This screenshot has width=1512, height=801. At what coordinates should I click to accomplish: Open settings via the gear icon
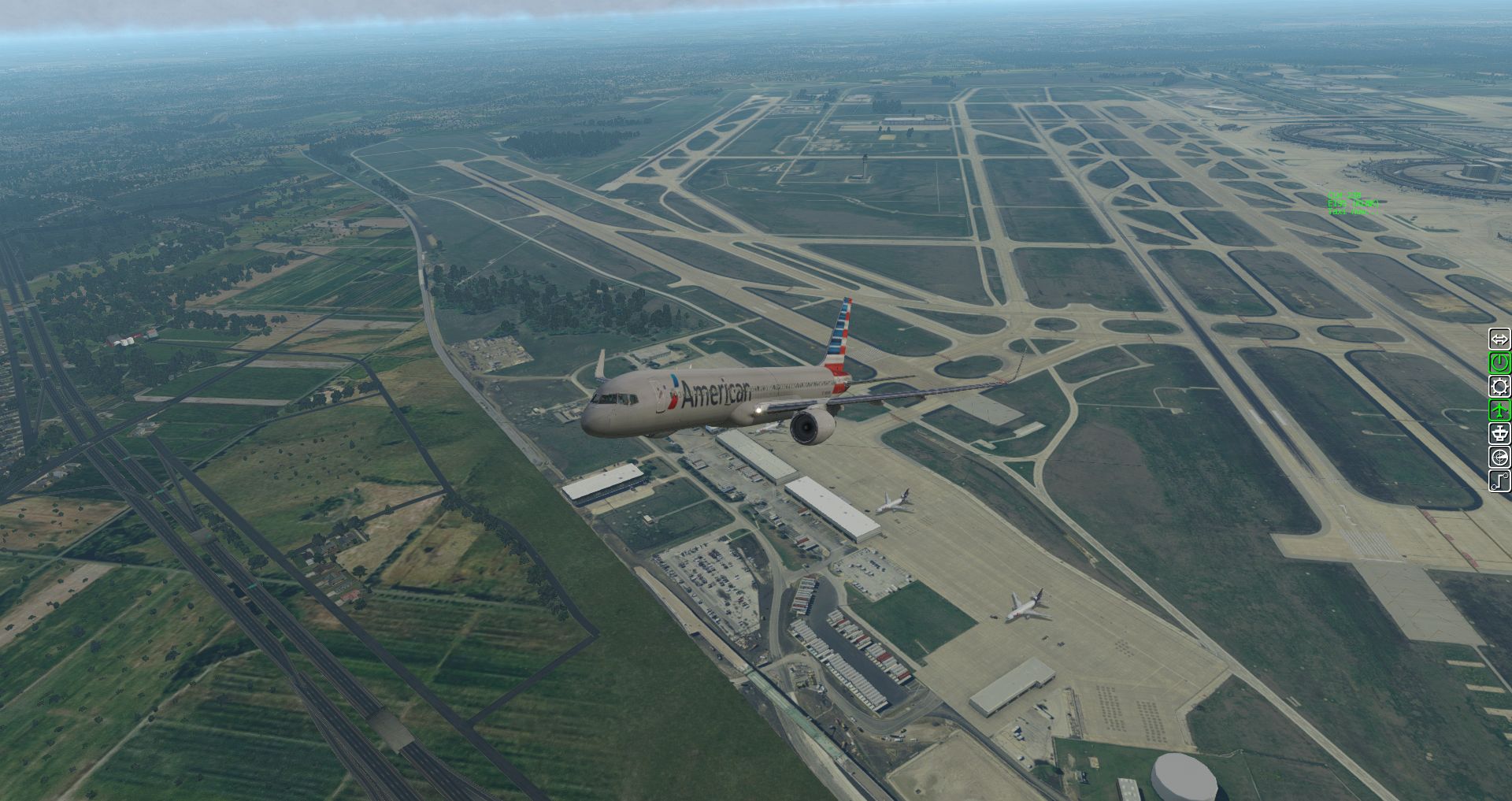coord(1499,387)
